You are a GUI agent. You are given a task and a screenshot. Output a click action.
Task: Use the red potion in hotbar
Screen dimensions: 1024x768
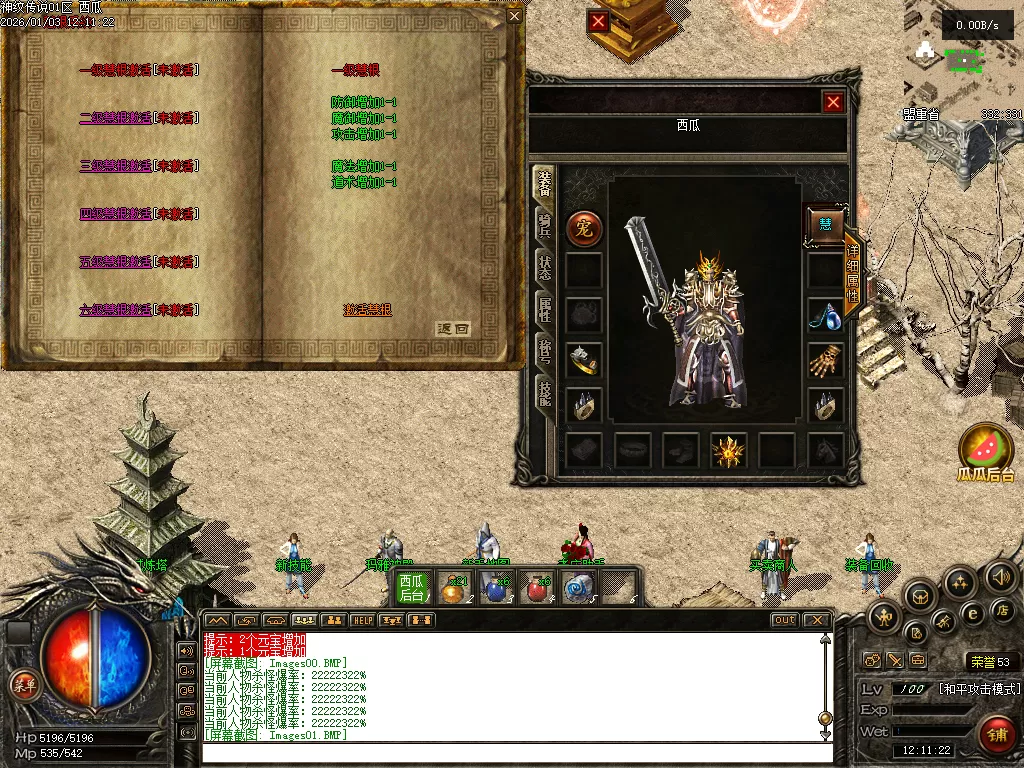[539, 590]
